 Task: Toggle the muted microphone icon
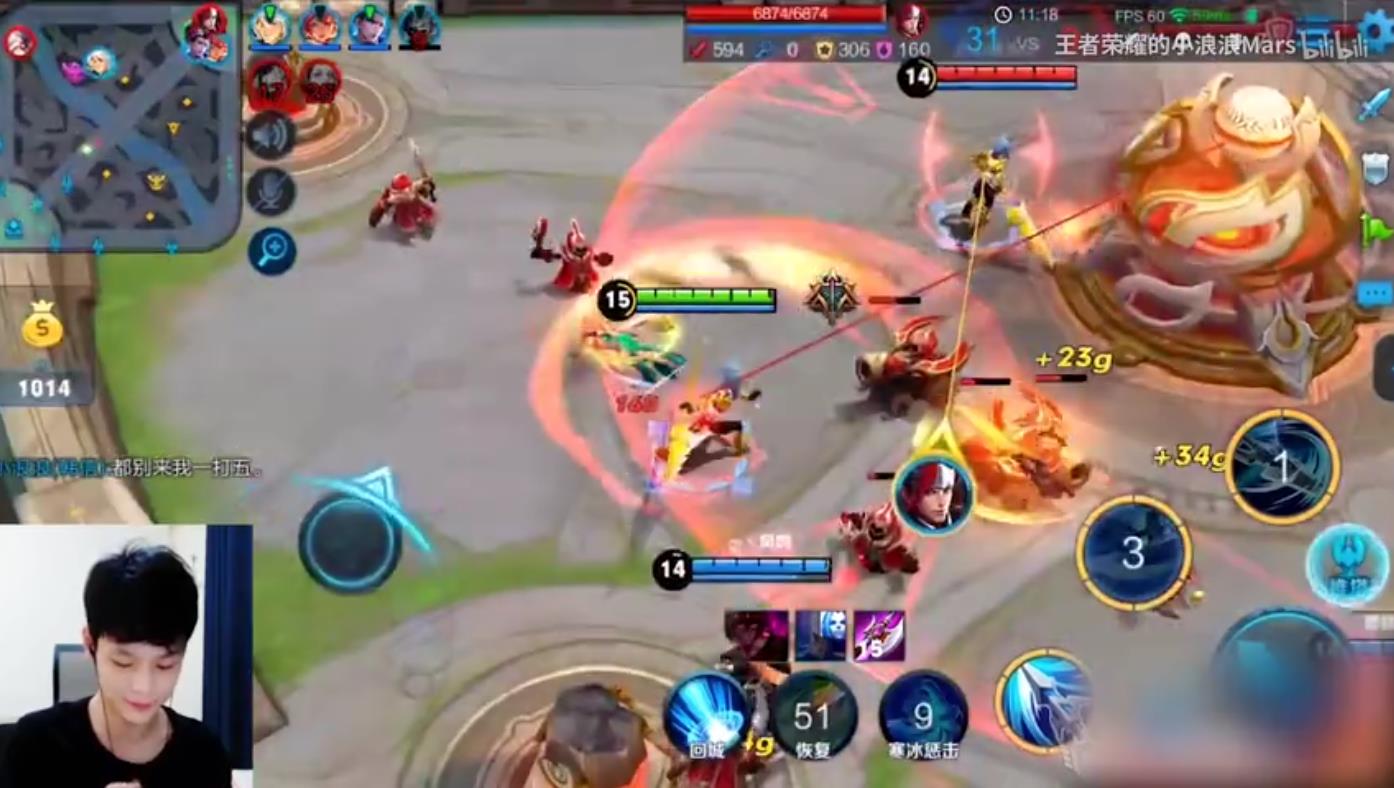(271, 191)
